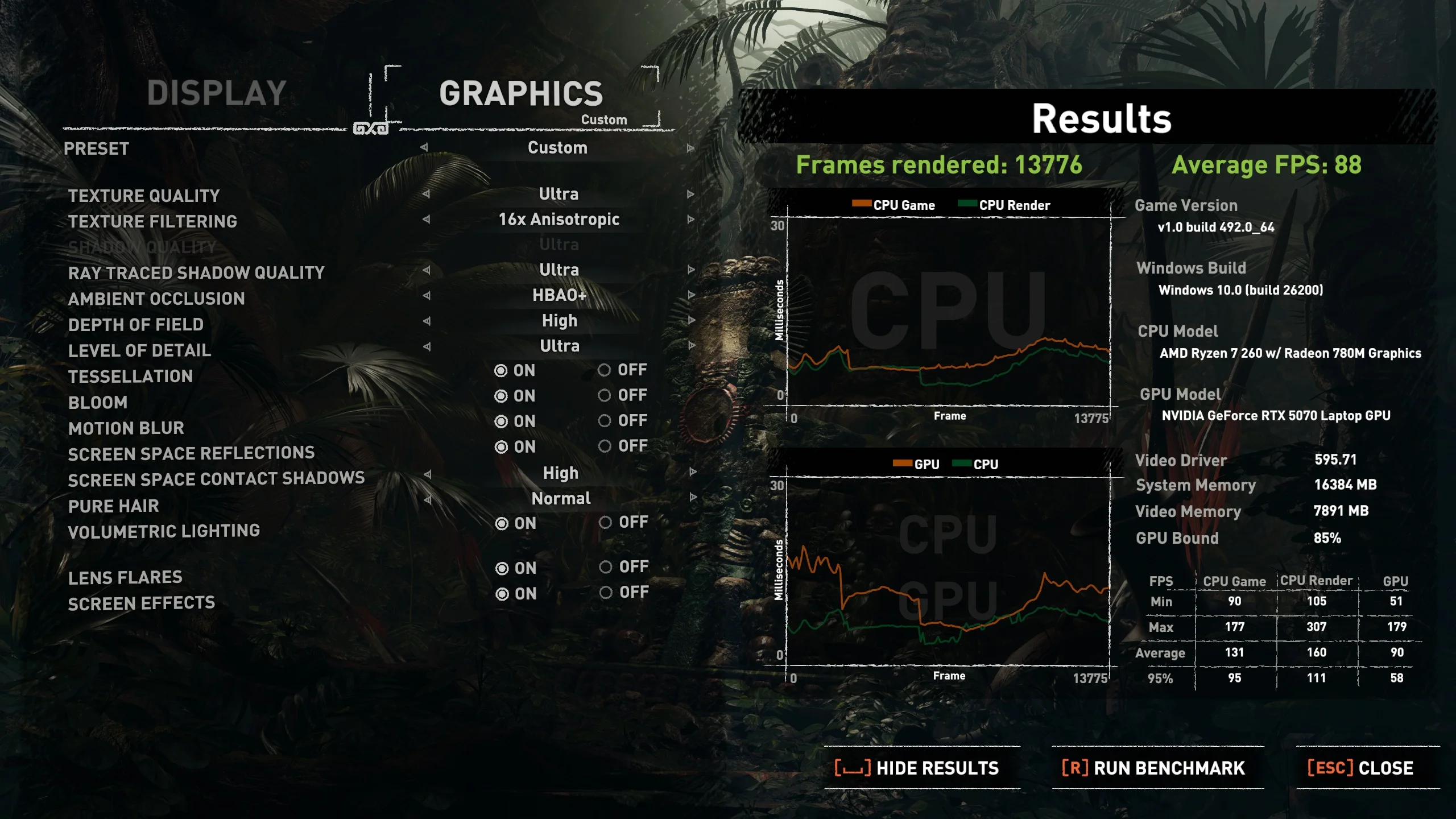
Task: Click HIDE RESULTS button
Action: 921,768
